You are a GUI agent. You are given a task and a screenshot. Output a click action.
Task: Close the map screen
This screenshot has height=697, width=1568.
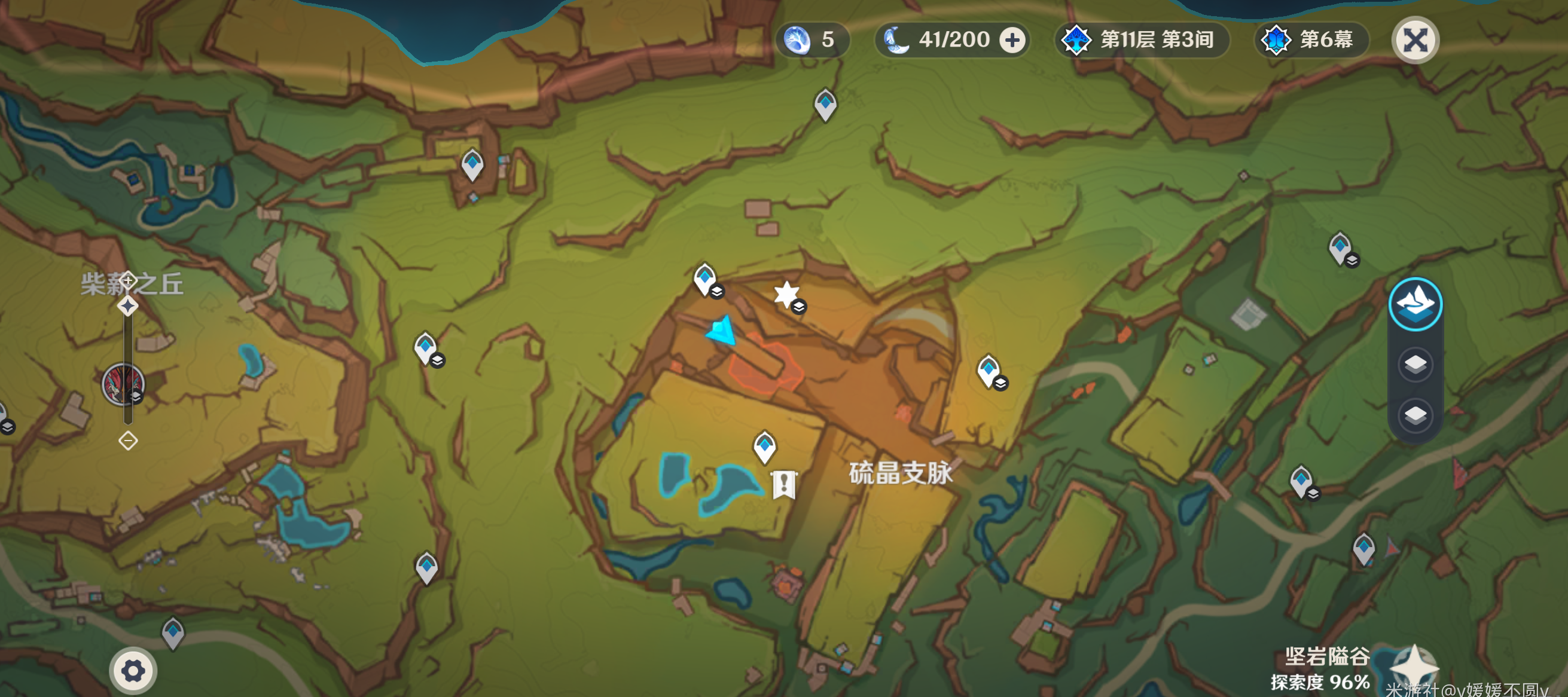pos(1415,41)
